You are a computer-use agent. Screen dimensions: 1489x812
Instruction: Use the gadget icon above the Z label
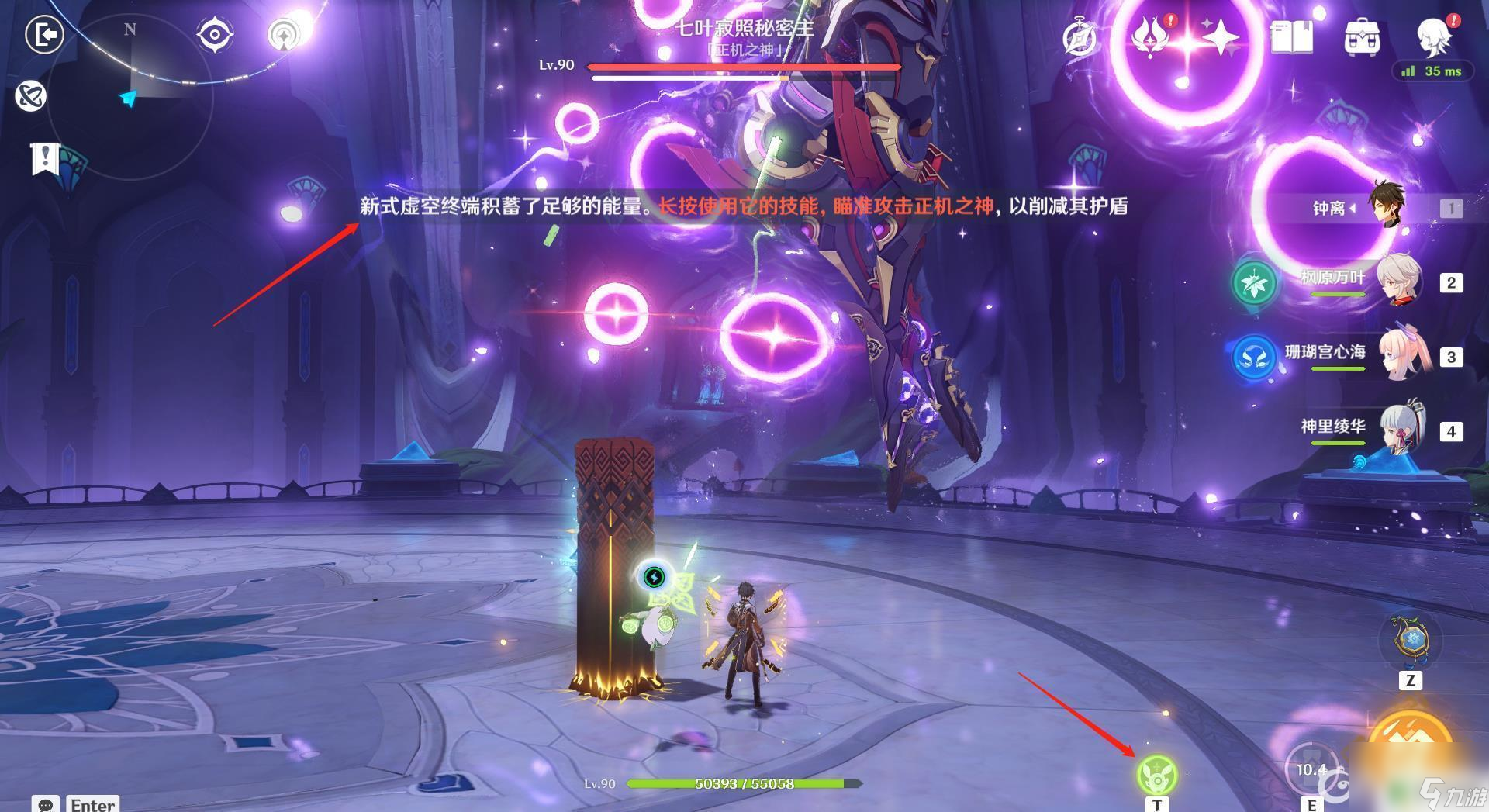1409,641
